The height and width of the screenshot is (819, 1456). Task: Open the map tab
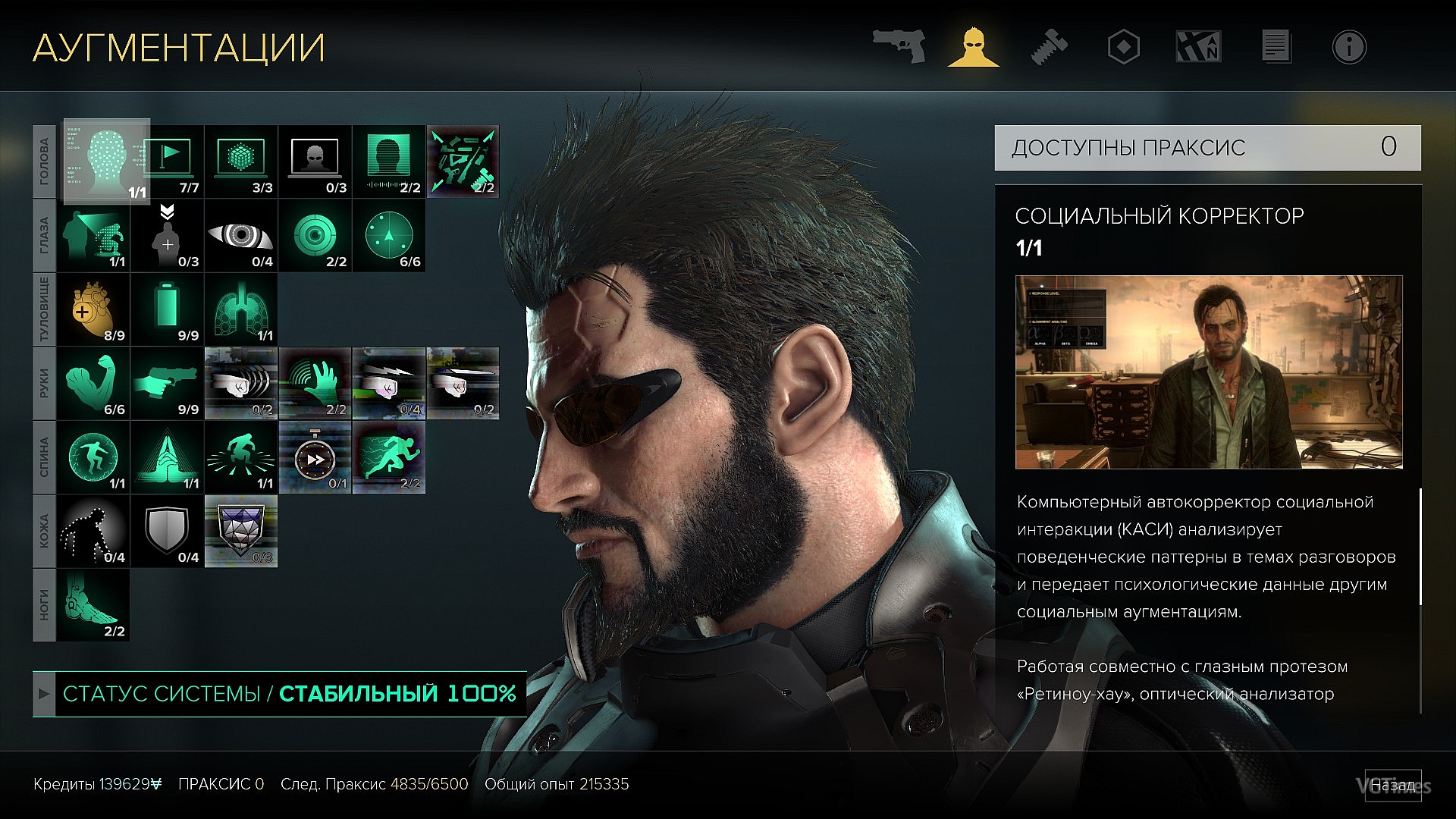point(1198,46)
